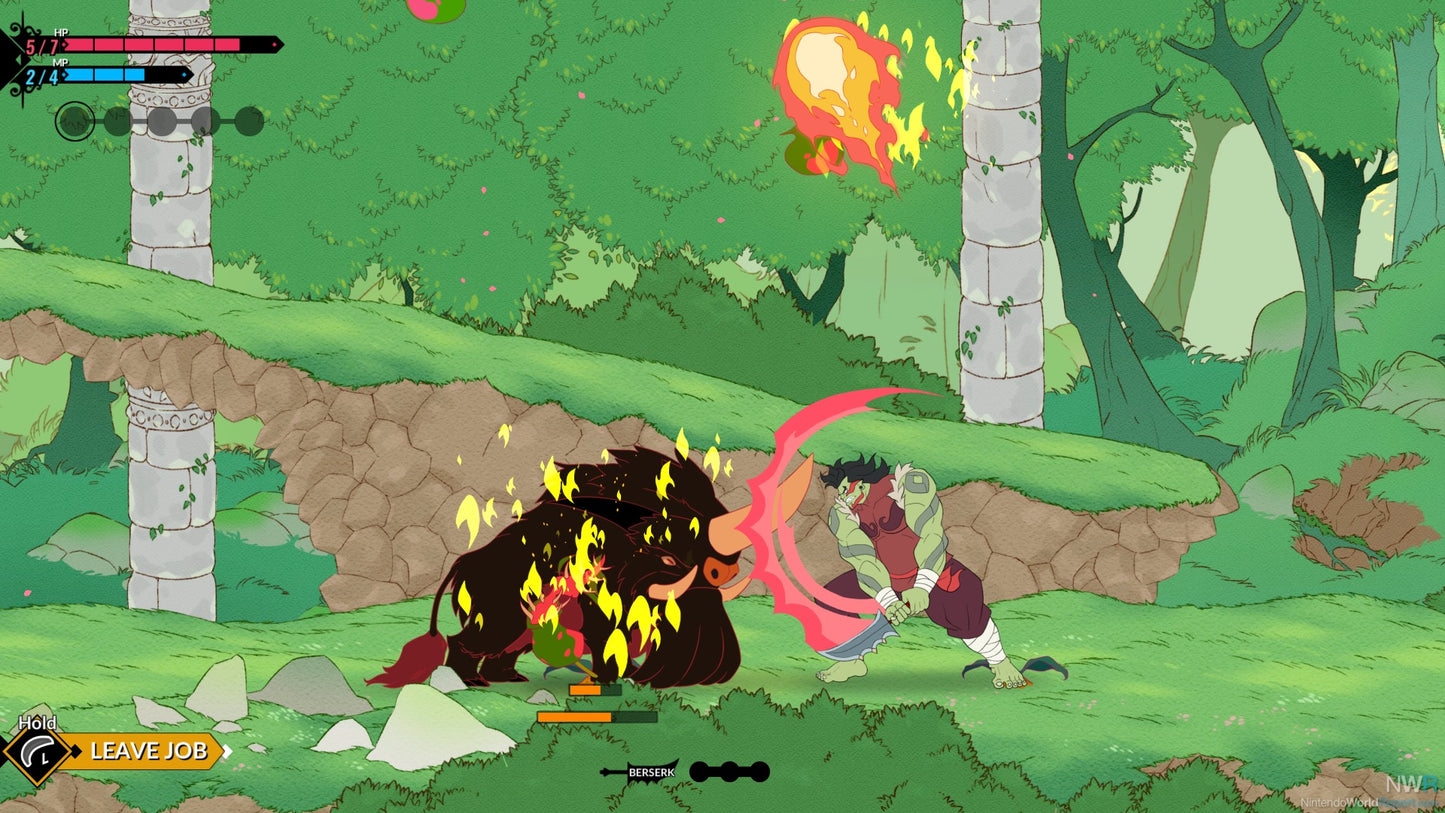Select the last orb in the skill chain row
Image resolution: width=1445 pixels, height=813 pixels.
click(x=249, y=119)
